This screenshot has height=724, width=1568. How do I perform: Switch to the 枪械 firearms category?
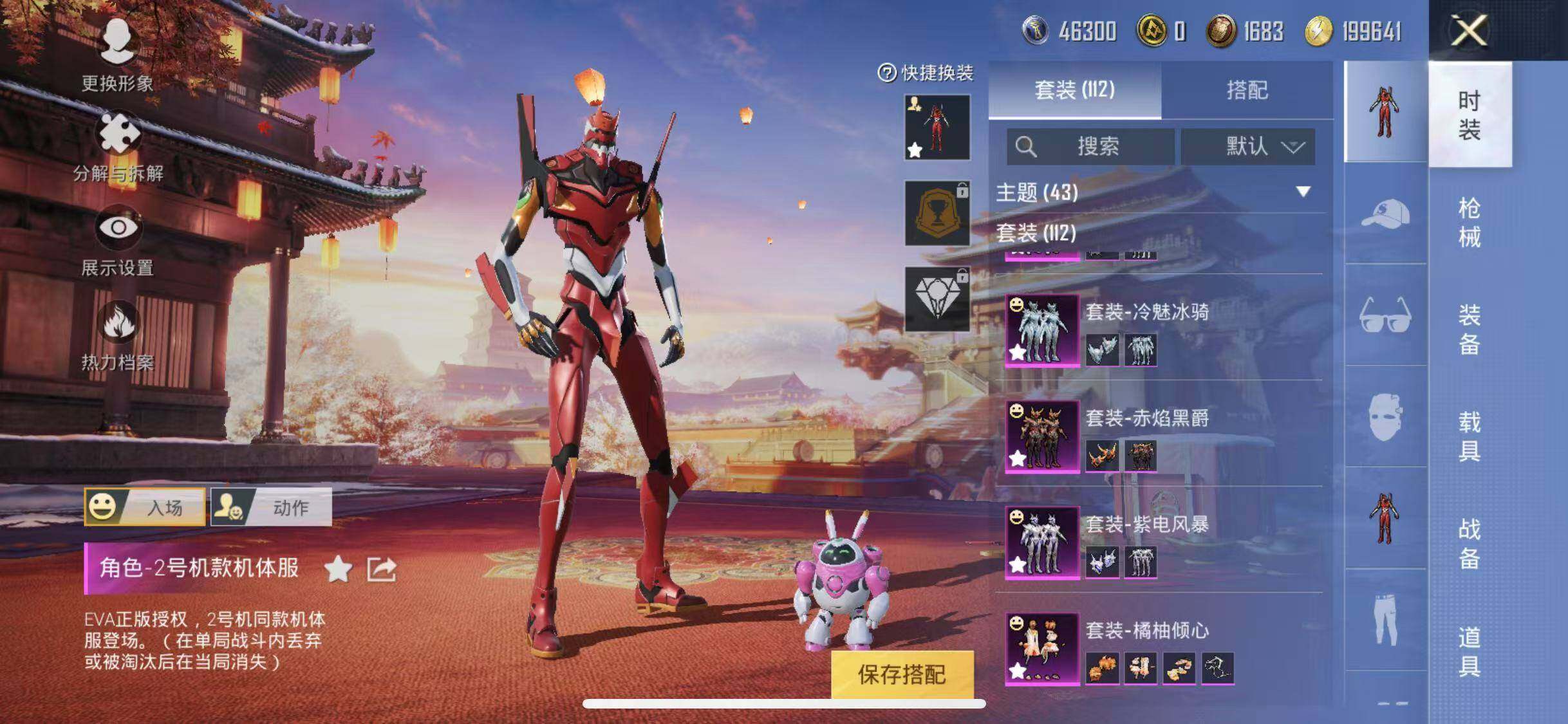pyautogui.click(x=1469, y=223)
